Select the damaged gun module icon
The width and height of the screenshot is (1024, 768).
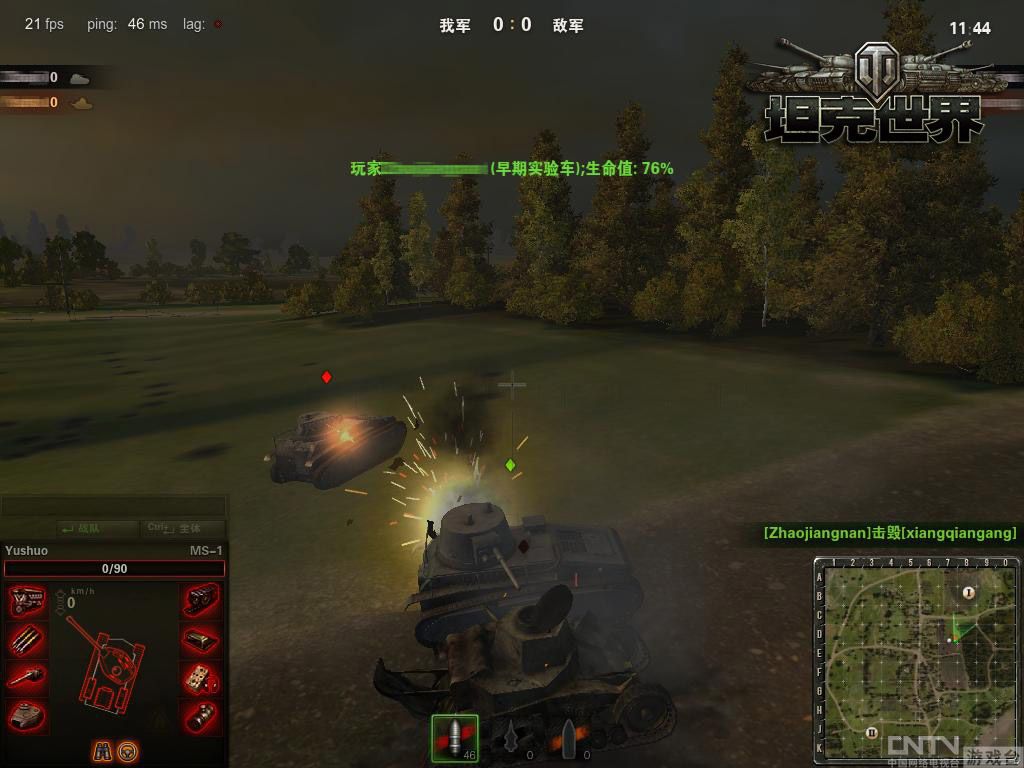coord(27,678)
